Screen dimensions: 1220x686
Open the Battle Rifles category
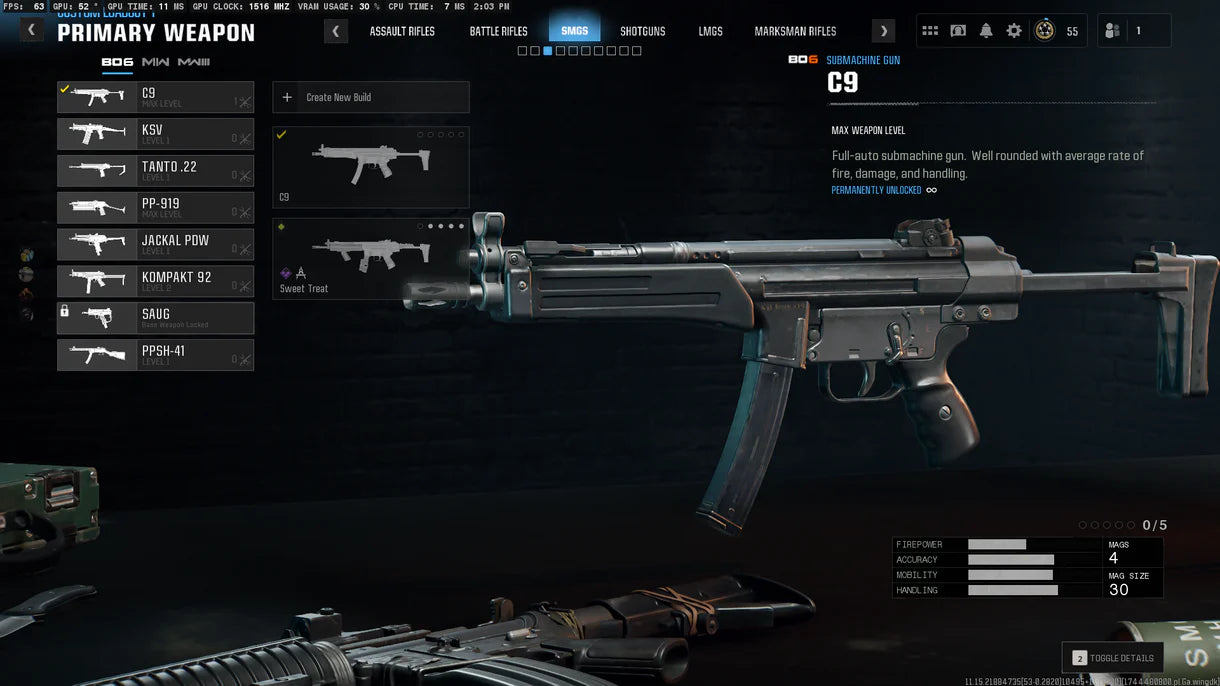tap(498, 31)
